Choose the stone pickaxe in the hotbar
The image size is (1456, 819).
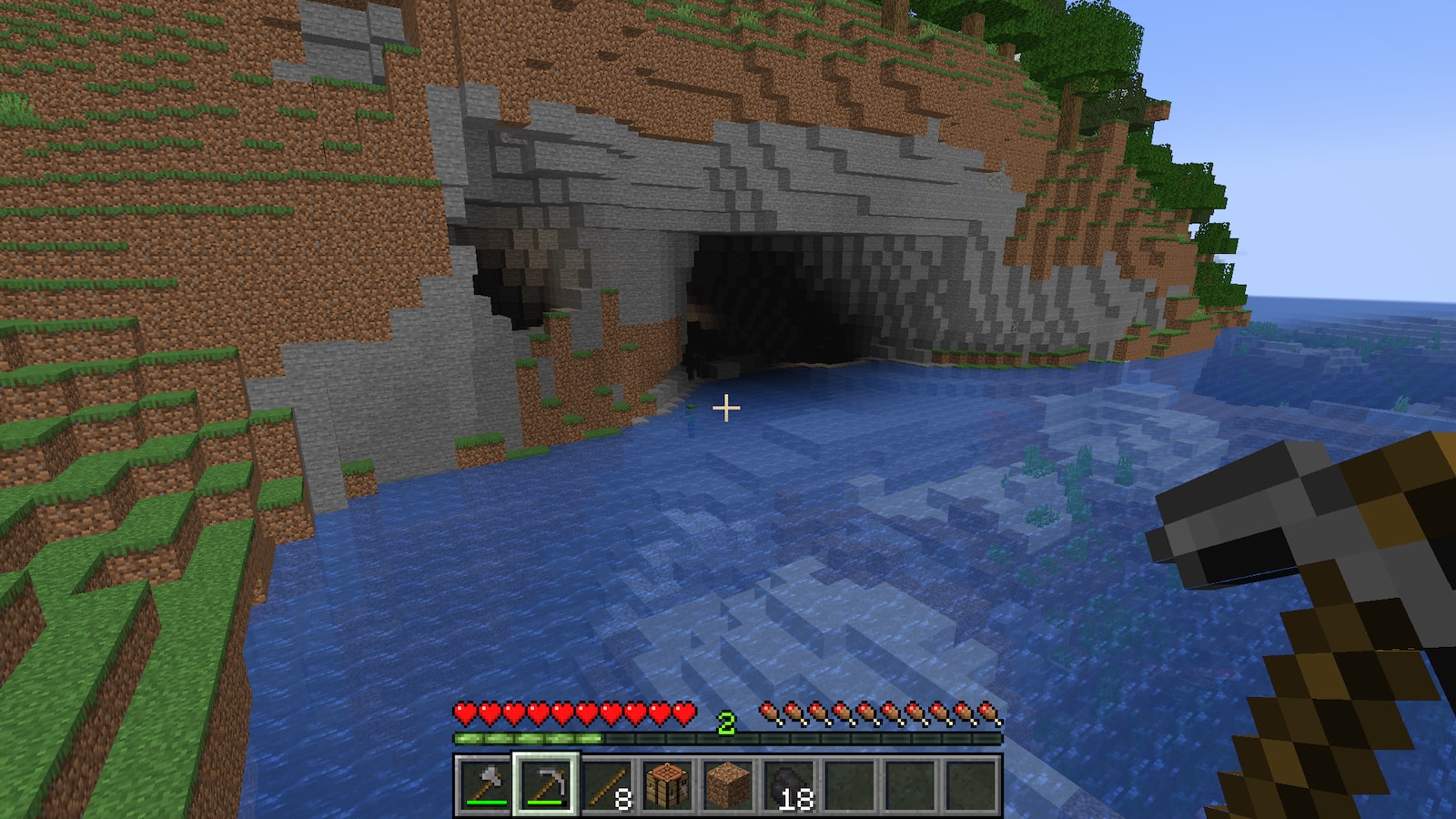coord(545,784)
